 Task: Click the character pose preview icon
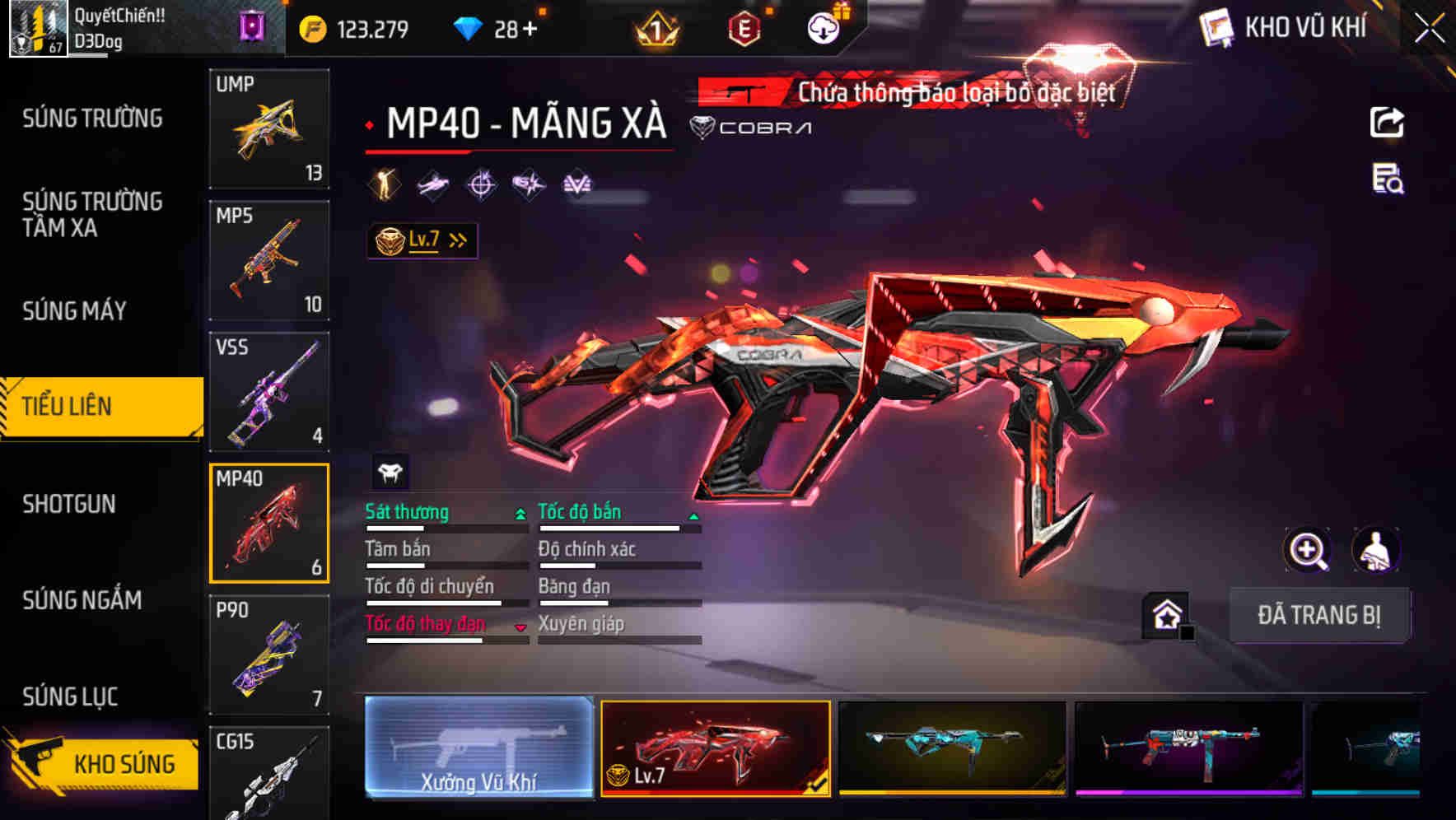point(1377,550)
